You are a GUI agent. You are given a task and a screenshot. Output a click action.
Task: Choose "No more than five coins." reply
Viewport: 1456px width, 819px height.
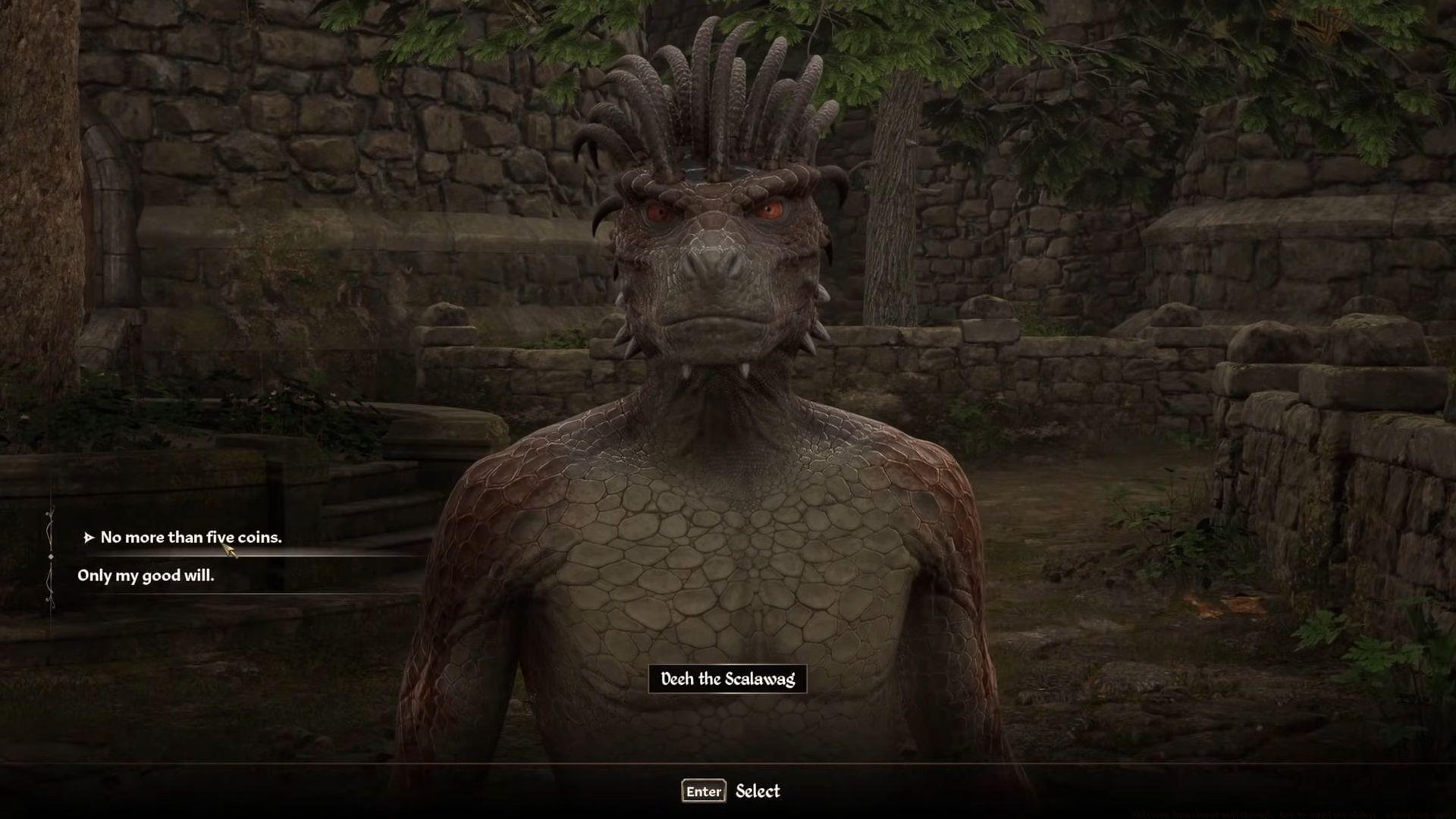tap(190, 538)
